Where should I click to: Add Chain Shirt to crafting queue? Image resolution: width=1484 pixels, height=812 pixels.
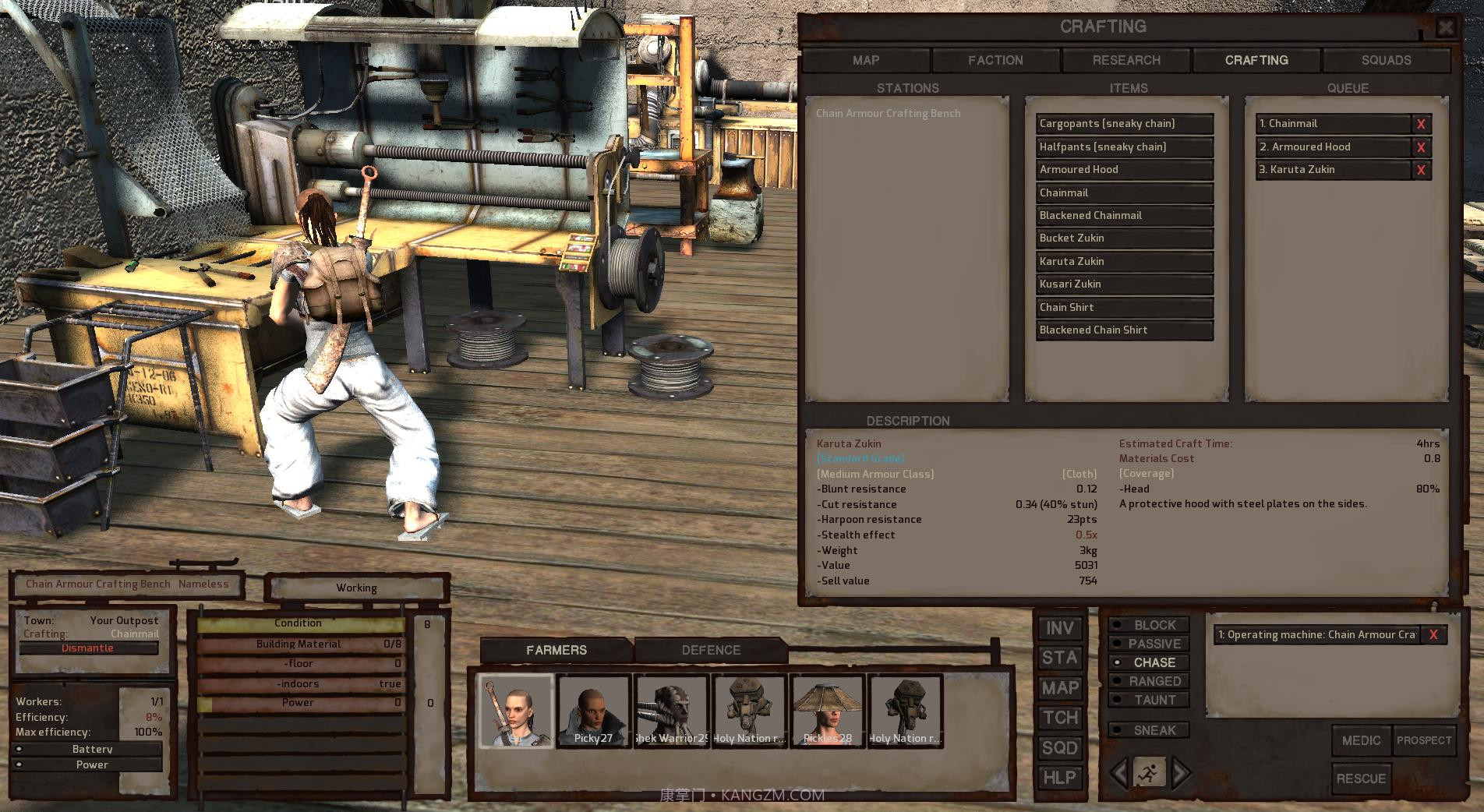[1124, 308]
